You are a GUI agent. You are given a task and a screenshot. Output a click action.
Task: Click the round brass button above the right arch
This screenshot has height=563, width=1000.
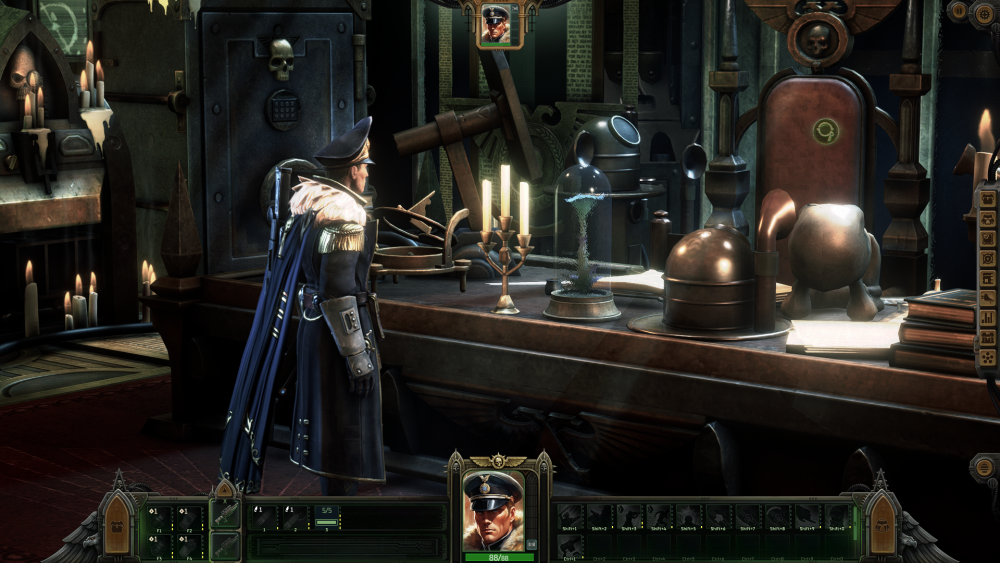(x=982, y=470)
